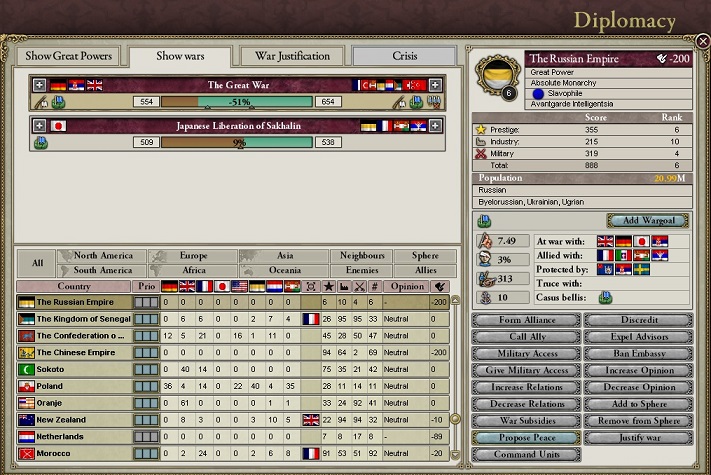The width and height of the screenshot is (711, 475).
Task: Click Increase Relations button
Action: click(526, 387)
